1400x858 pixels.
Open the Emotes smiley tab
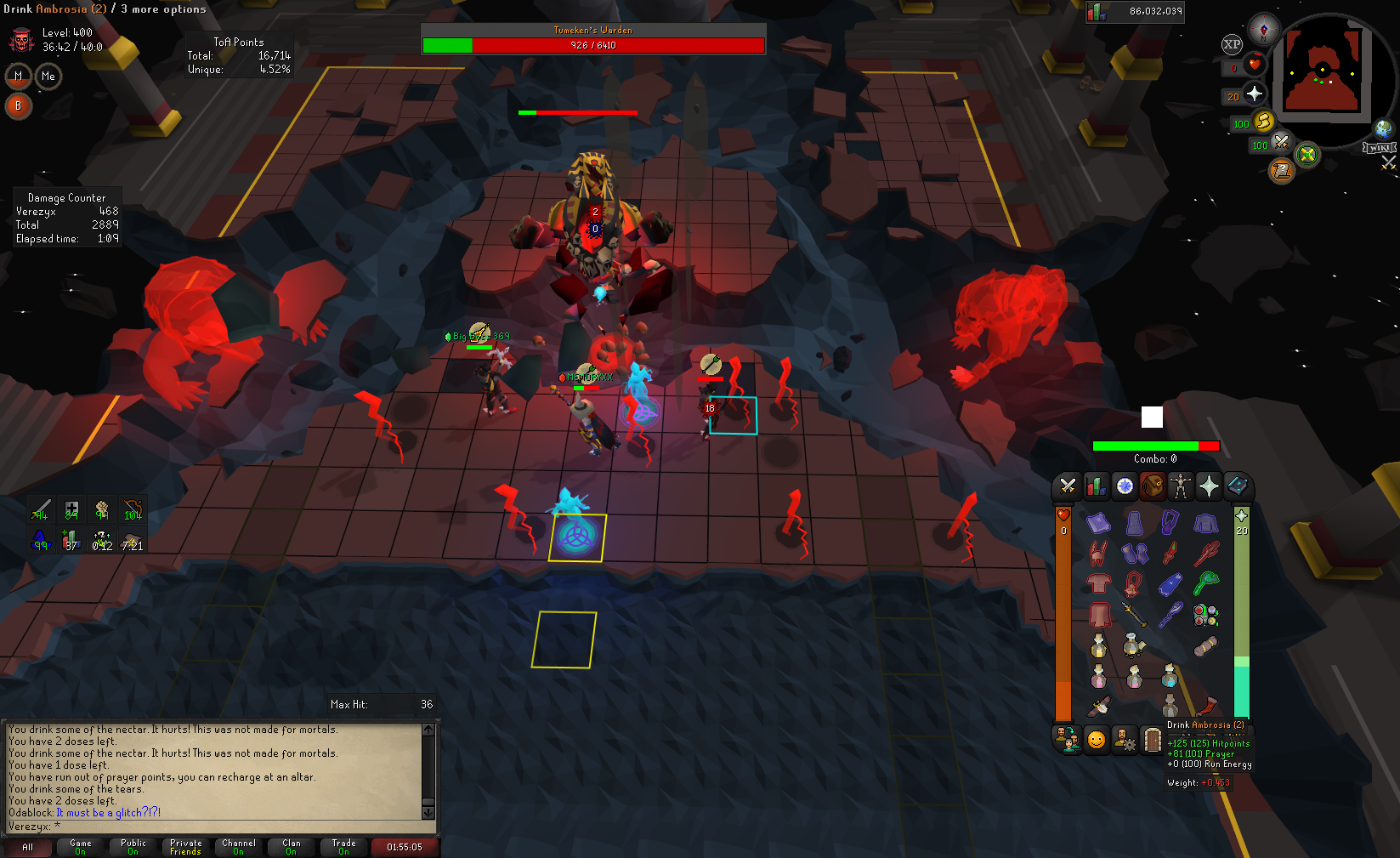(1097, 740)
